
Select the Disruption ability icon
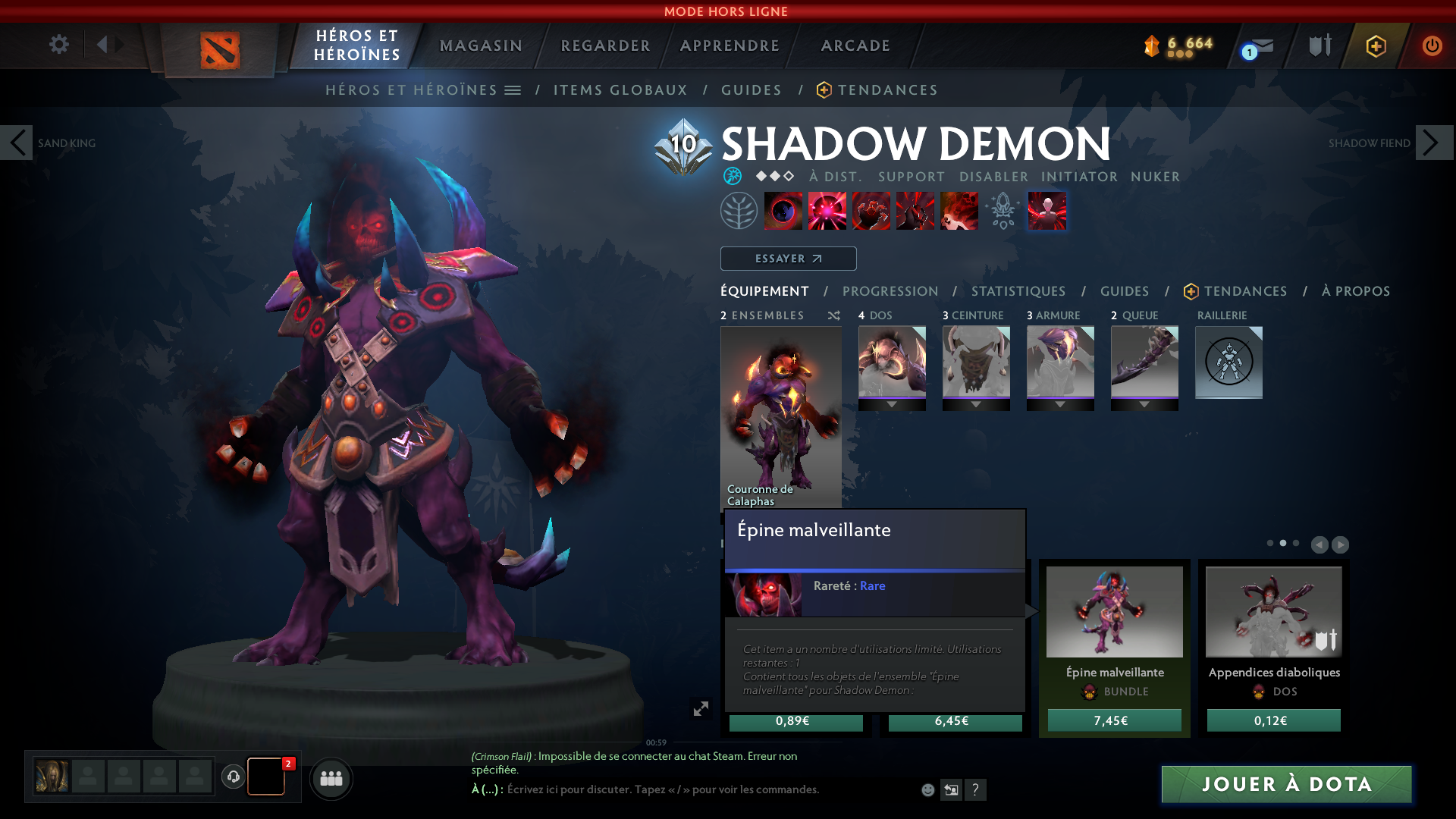click(784, 211)
